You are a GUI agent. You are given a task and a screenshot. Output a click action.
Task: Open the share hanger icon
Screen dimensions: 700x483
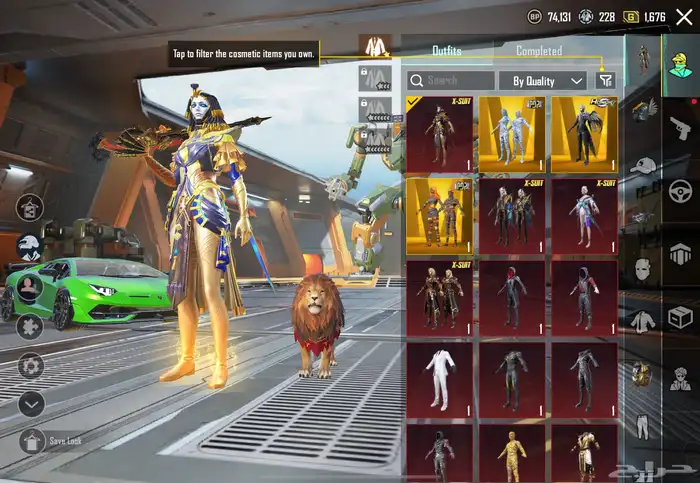coord(30,208)
